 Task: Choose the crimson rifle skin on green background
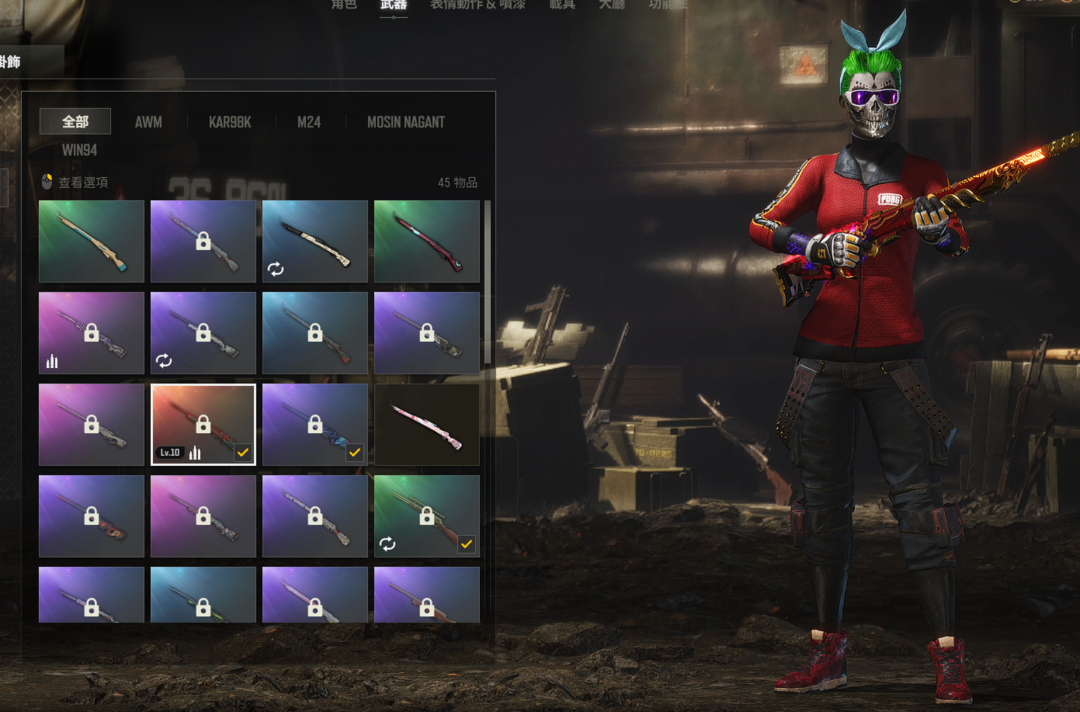click(427, 241)
